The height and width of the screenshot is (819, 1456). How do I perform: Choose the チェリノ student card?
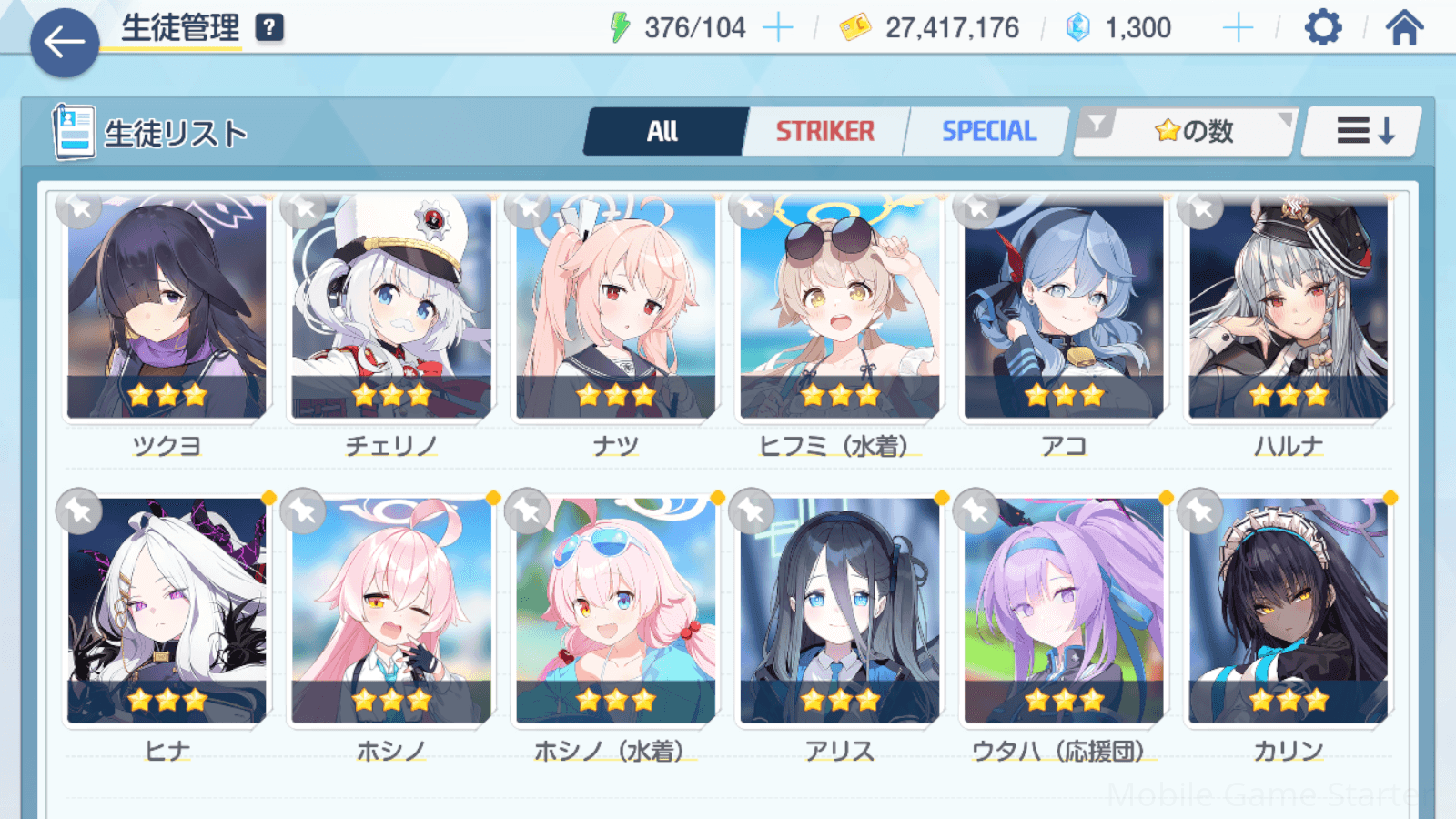point(391,309)
